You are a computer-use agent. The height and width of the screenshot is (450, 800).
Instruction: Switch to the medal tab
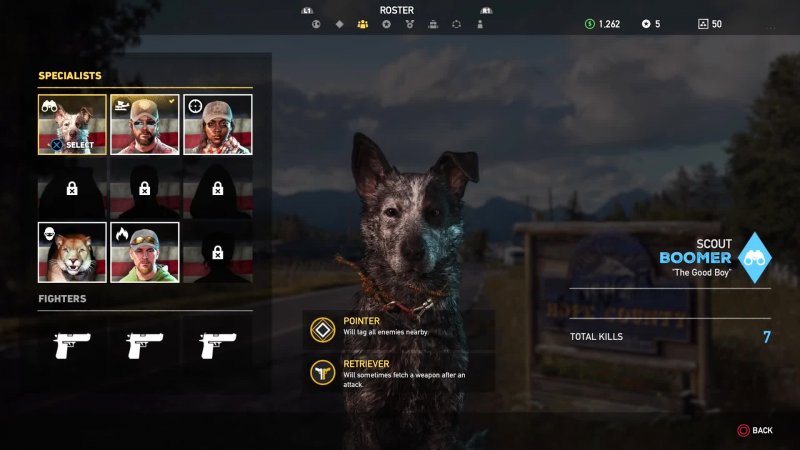click(x=409, y=23)
